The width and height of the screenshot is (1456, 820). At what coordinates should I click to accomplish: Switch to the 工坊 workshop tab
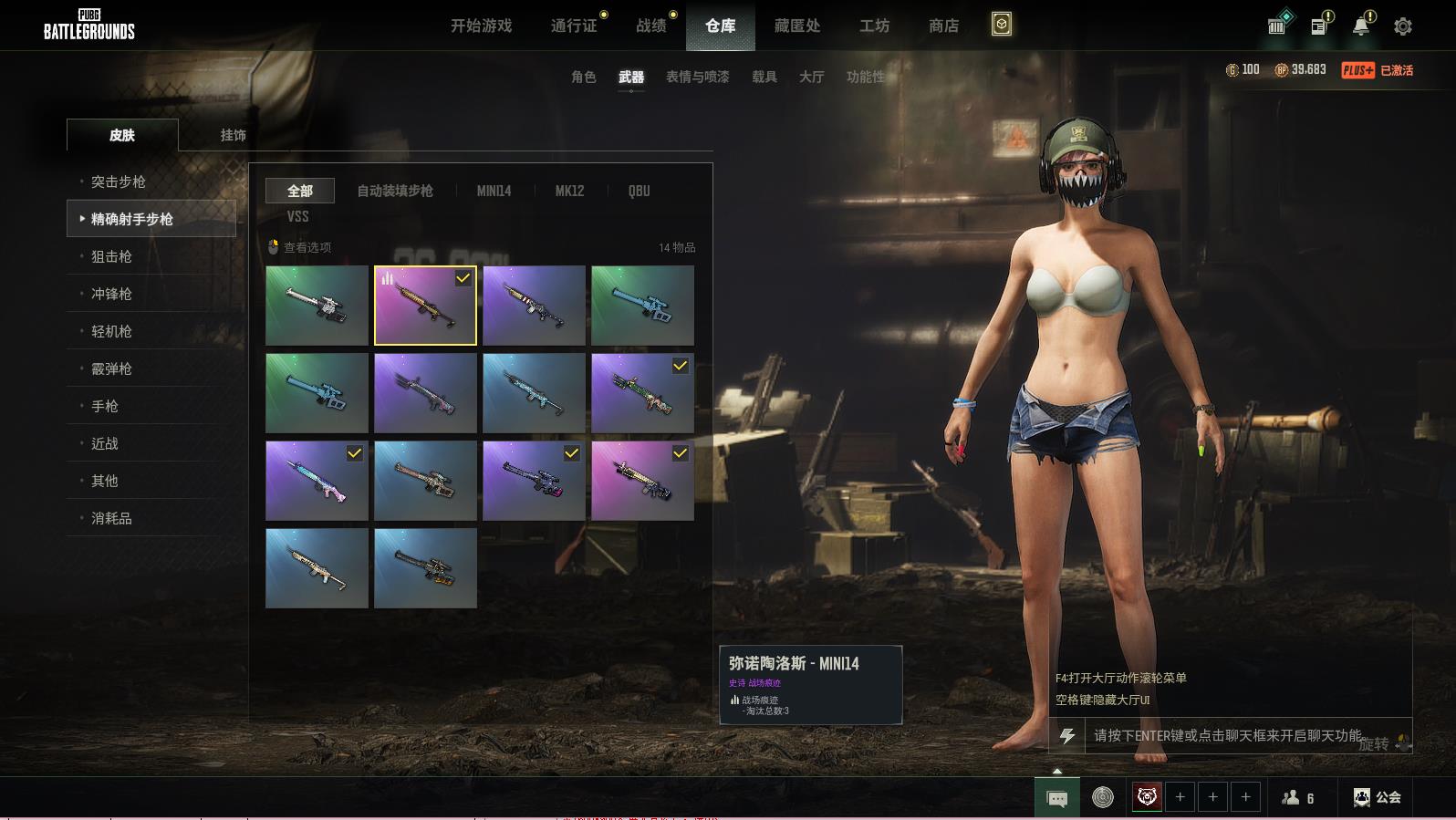[x=874, y=26]
